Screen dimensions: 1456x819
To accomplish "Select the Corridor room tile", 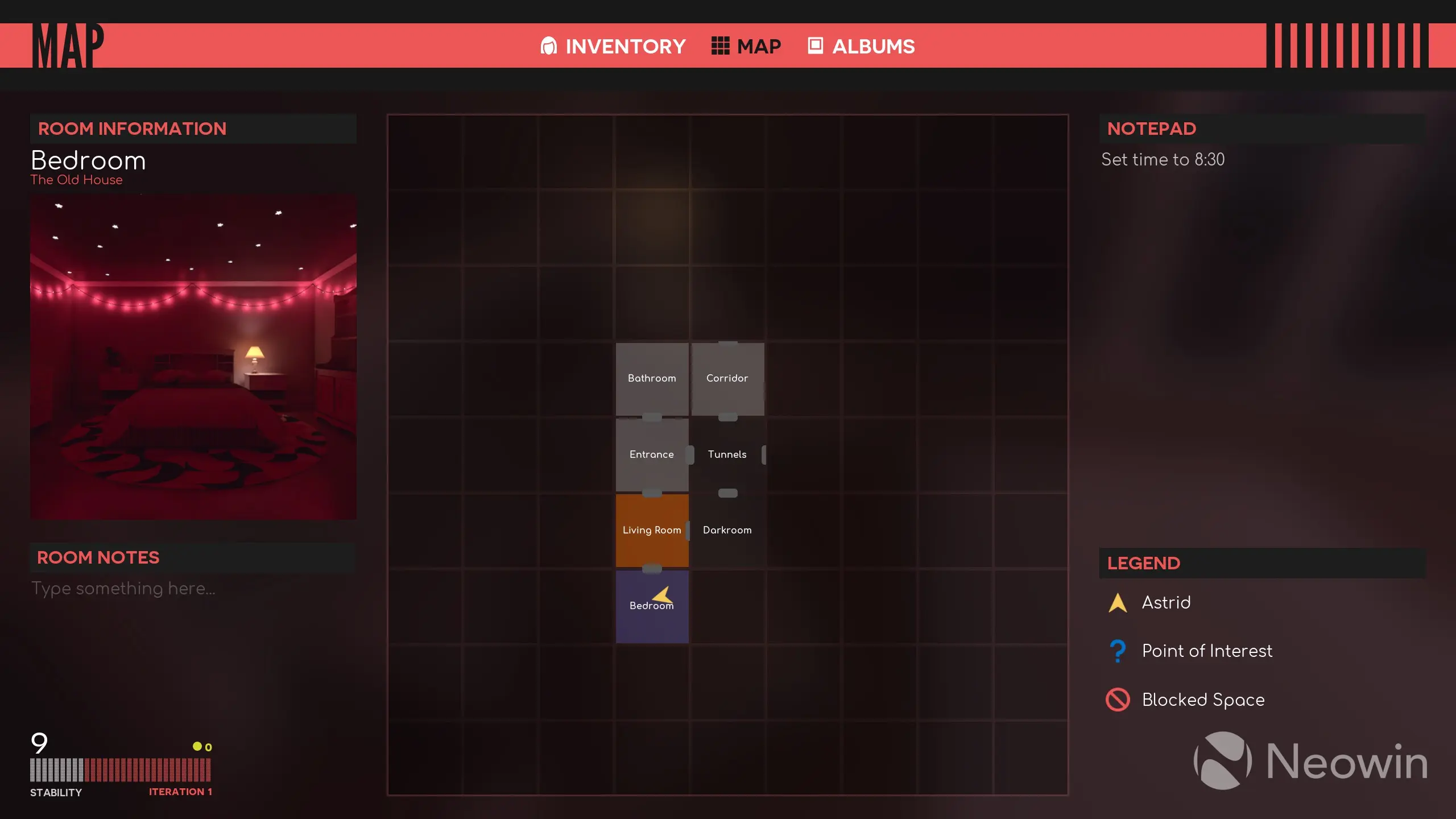I will pyautogui.click(x=727, y=379).
